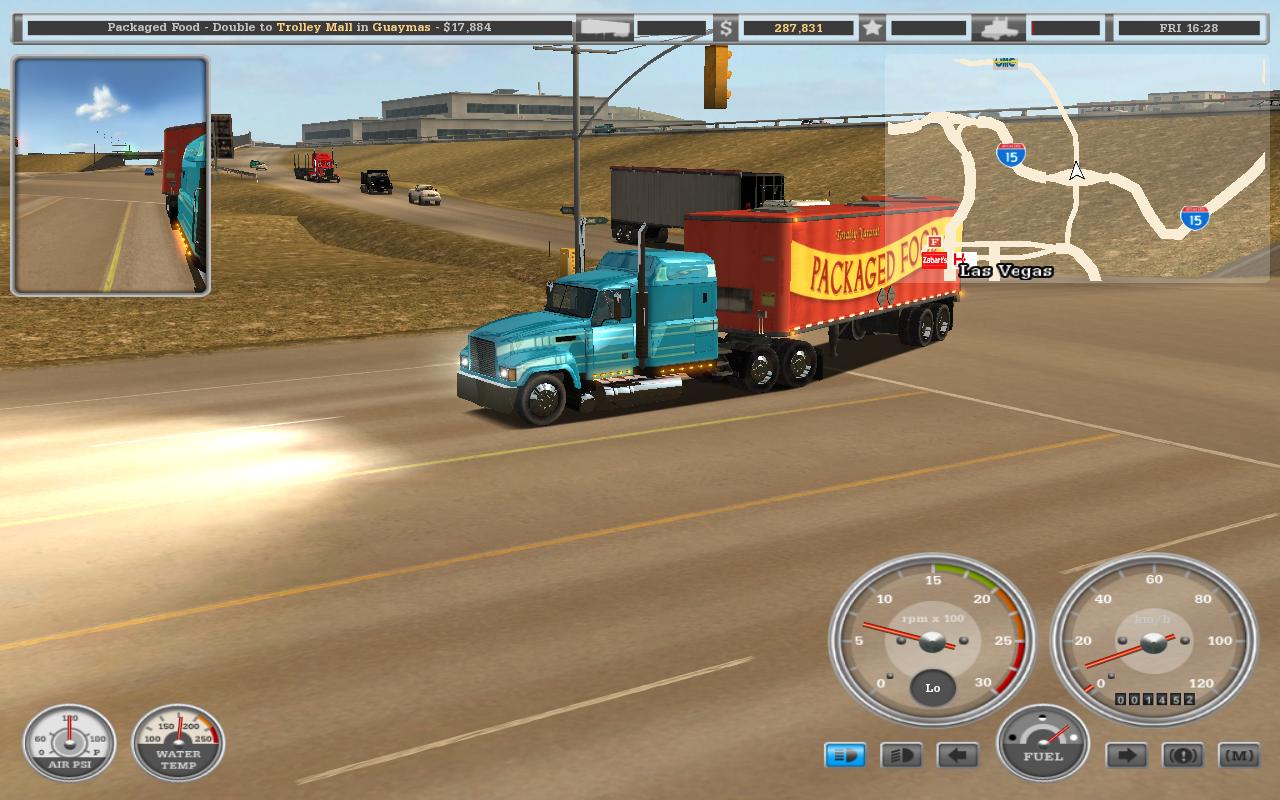Click the Zabar's marker on the minimap
1280x800 pixels.
934,260
